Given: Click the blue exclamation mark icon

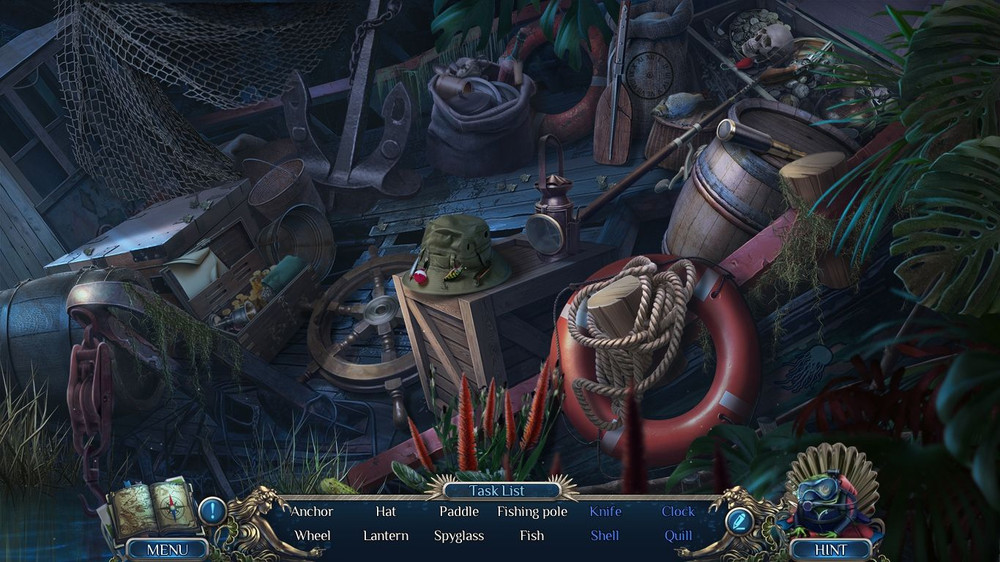Looking at the screenshot, I should [x=212, y=512].
